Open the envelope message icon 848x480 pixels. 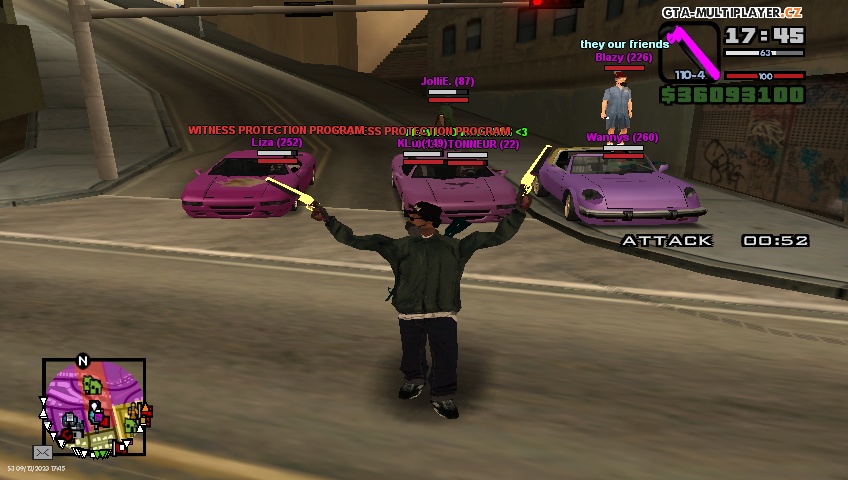click(x=42, y=452)
